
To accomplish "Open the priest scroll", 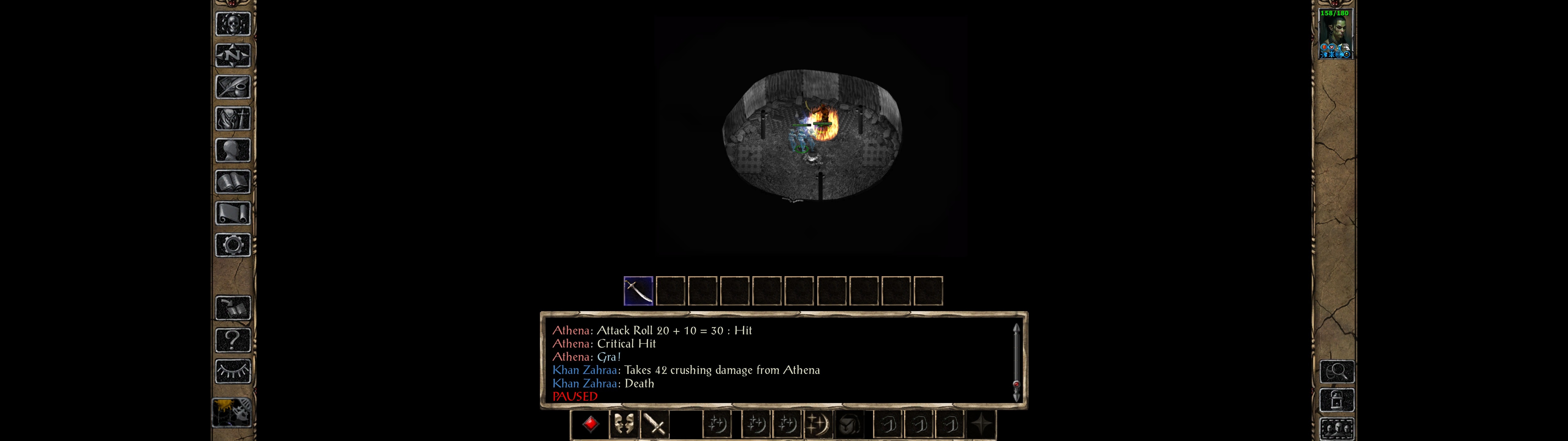I will click(232, 214).
